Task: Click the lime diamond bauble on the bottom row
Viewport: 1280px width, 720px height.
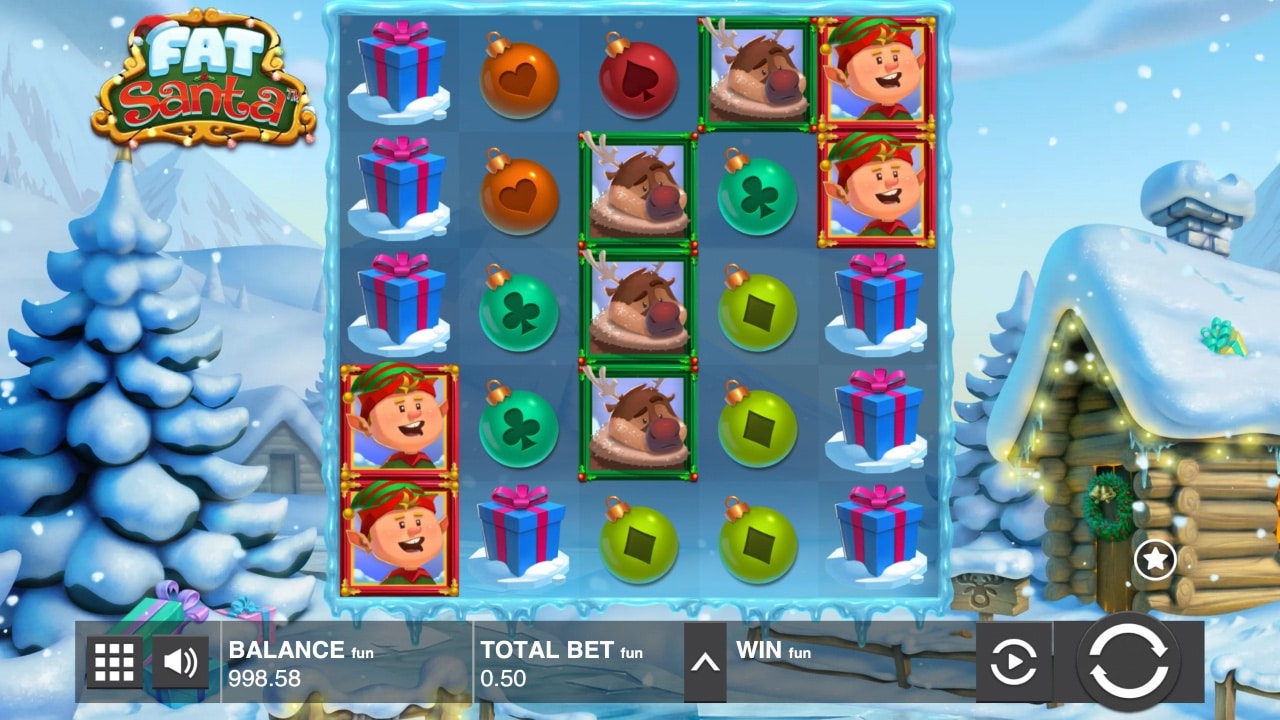Action: point(639,545)
